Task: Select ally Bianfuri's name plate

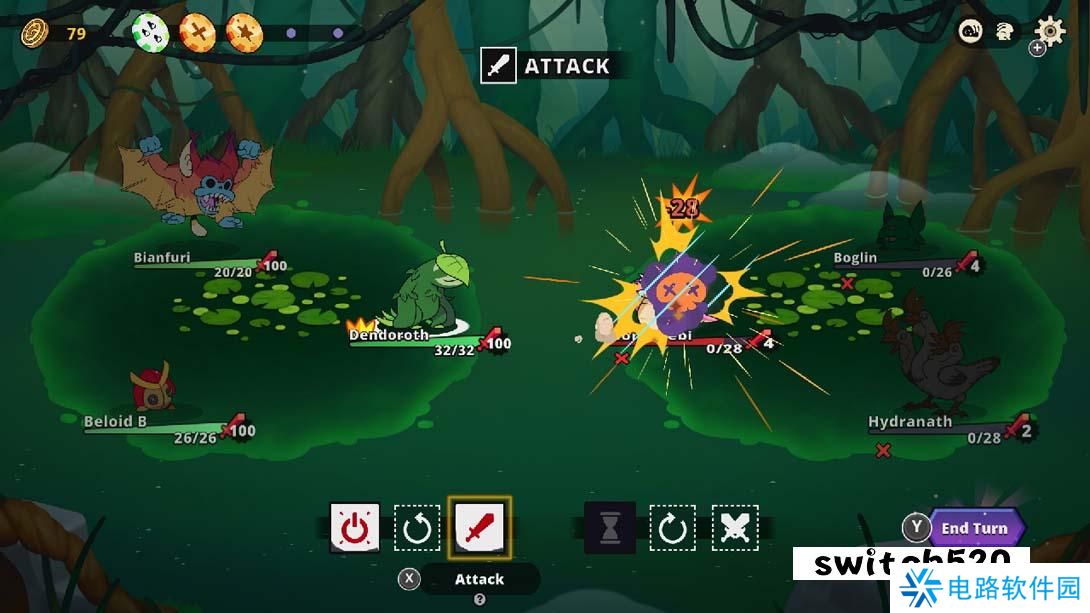Action: coord(162,257)
